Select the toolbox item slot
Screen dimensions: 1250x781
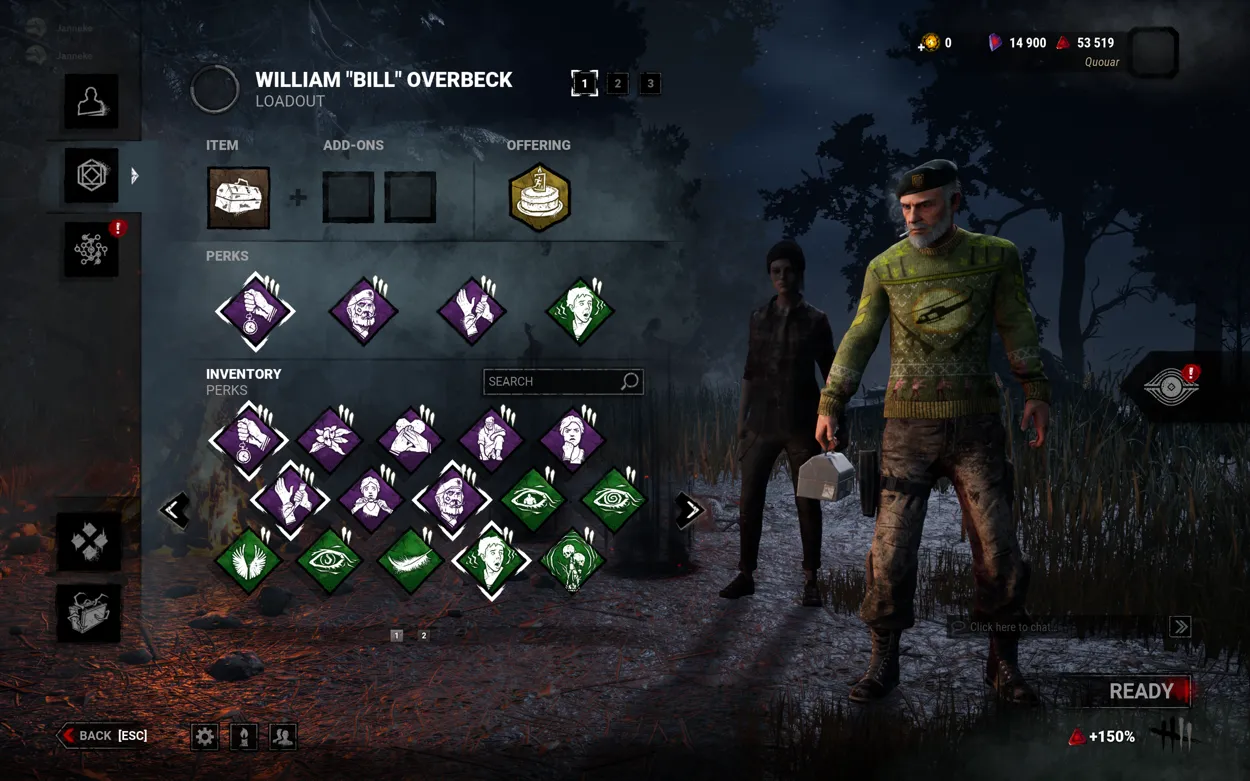tap(238, 197)
